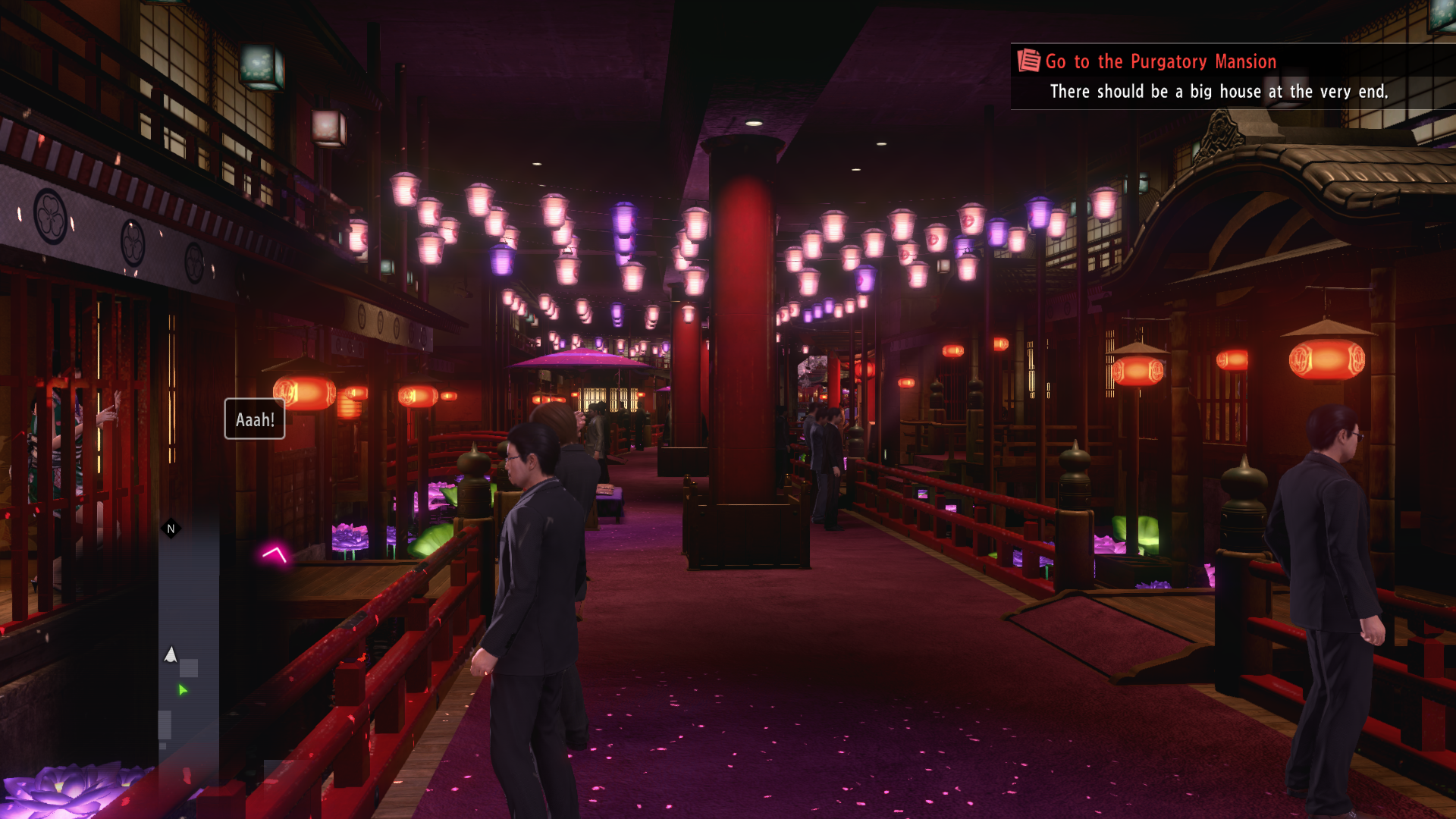Click the N compass marker on minimap
This screenshot has width=1456, height=819.
point(171,529)
